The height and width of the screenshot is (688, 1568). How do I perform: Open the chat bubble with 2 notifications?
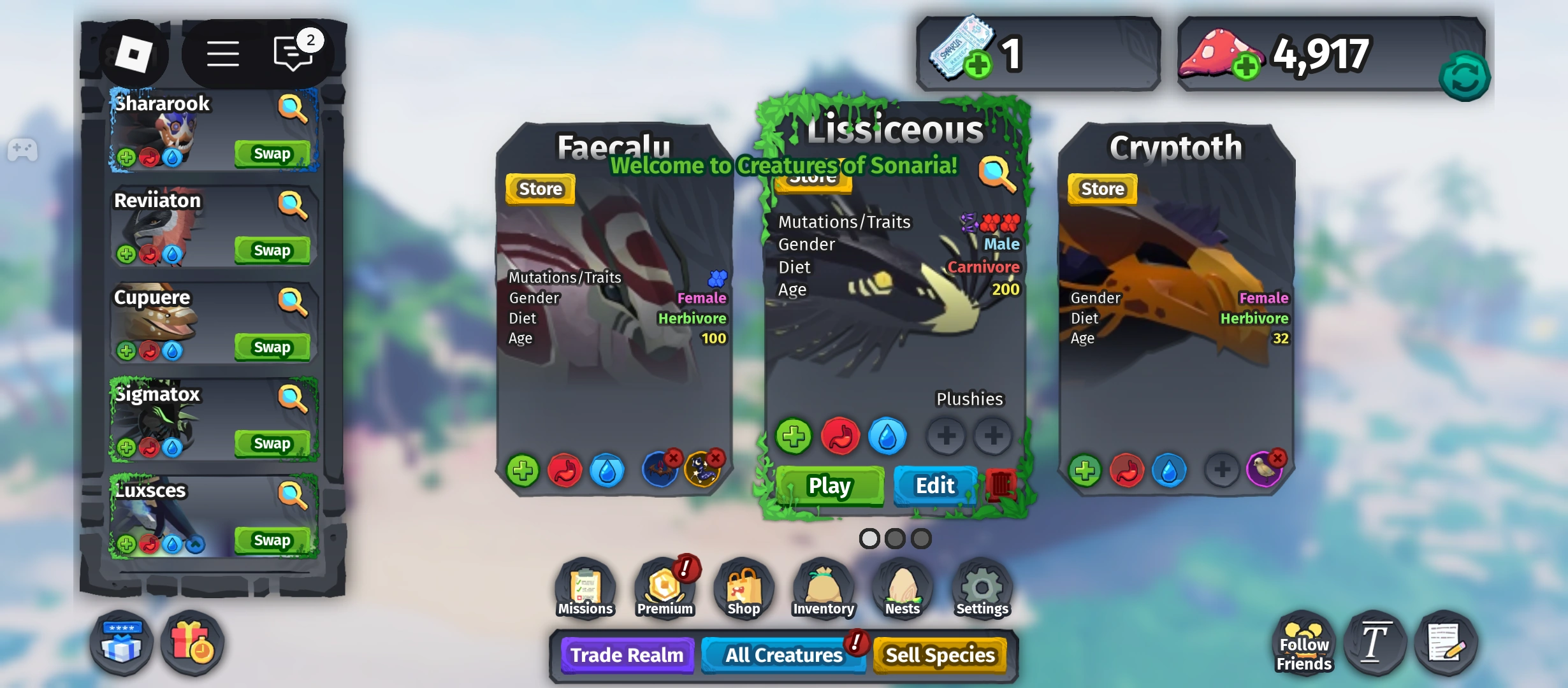293,54
